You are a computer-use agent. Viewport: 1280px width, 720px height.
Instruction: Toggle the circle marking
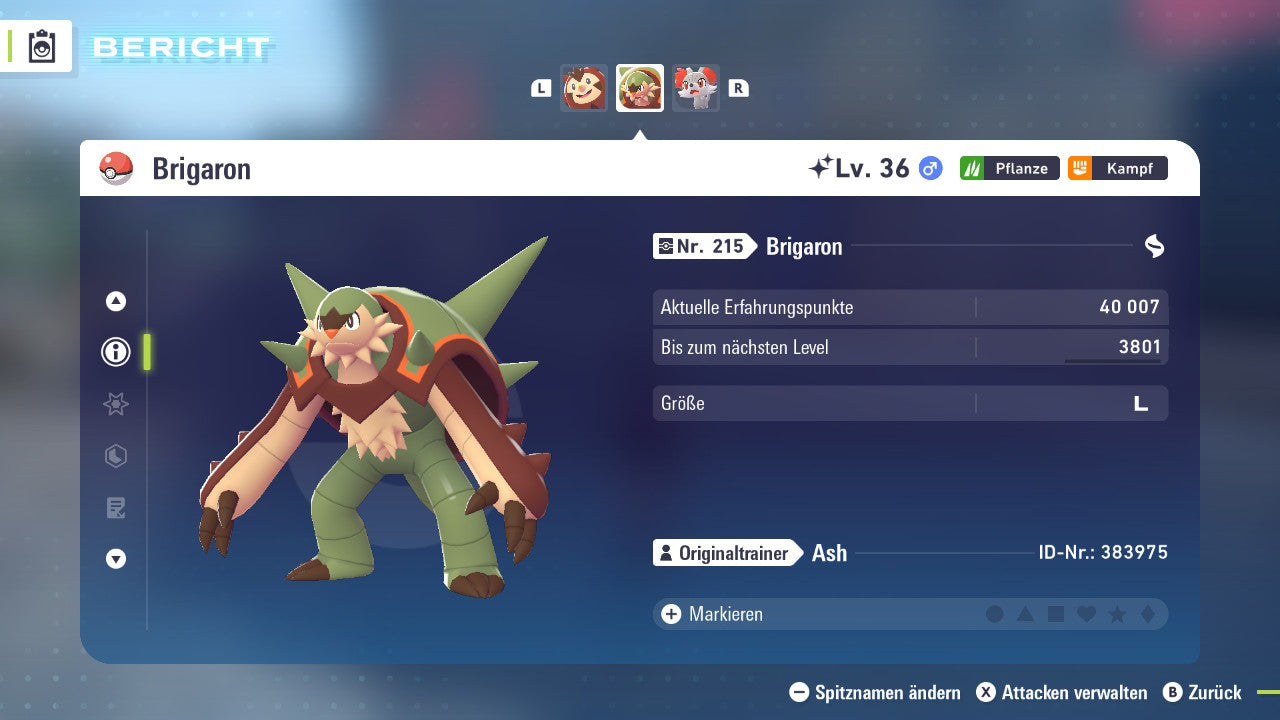pyautogui.click(x=994, y=614)
